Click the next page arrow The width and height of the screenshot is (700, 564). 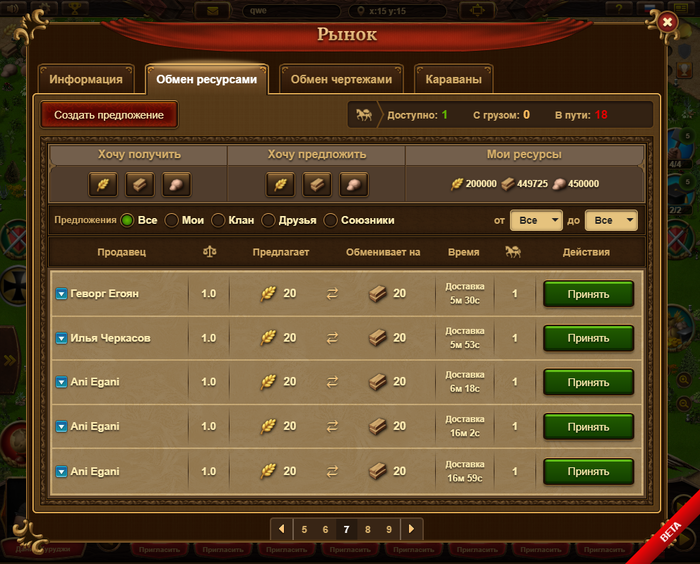click(x=411, y=529)
